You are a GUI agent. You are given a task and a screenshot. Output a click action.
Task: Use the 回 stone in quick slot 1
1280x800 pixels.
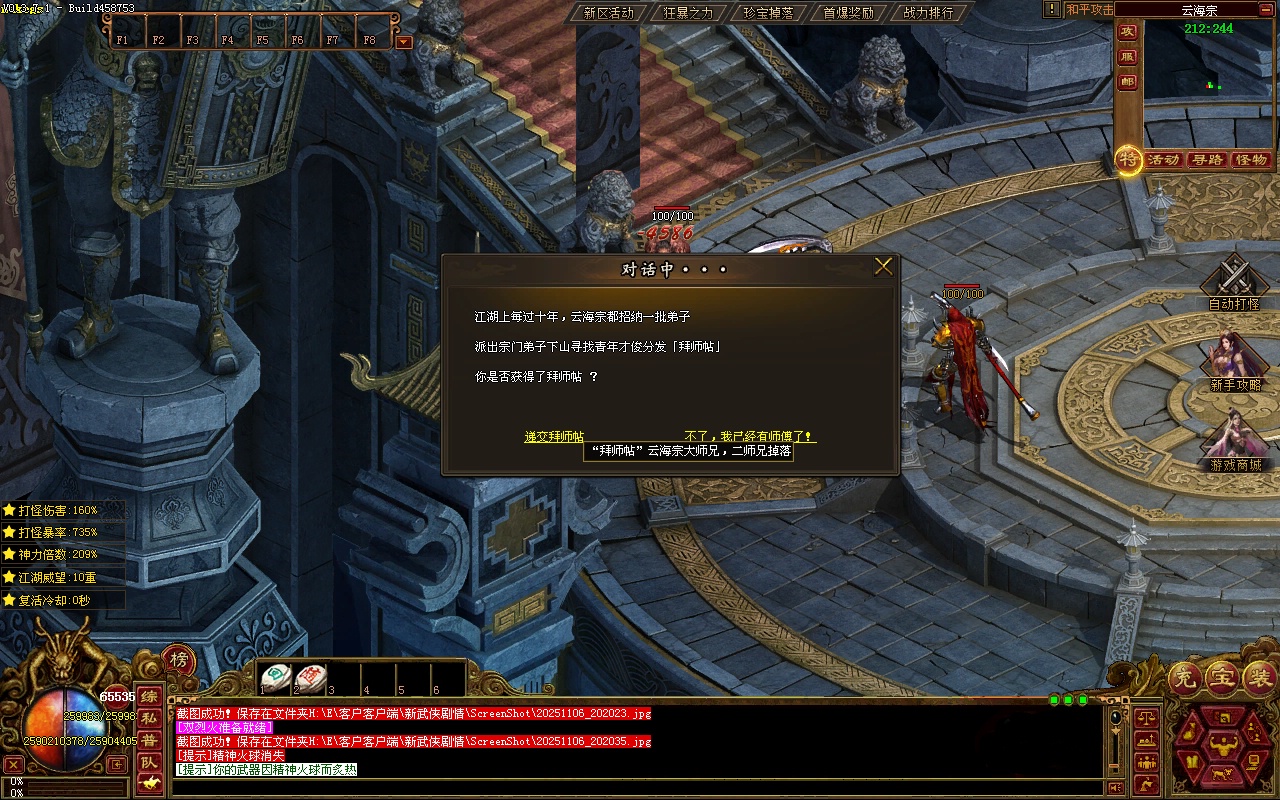coord(277,677)
